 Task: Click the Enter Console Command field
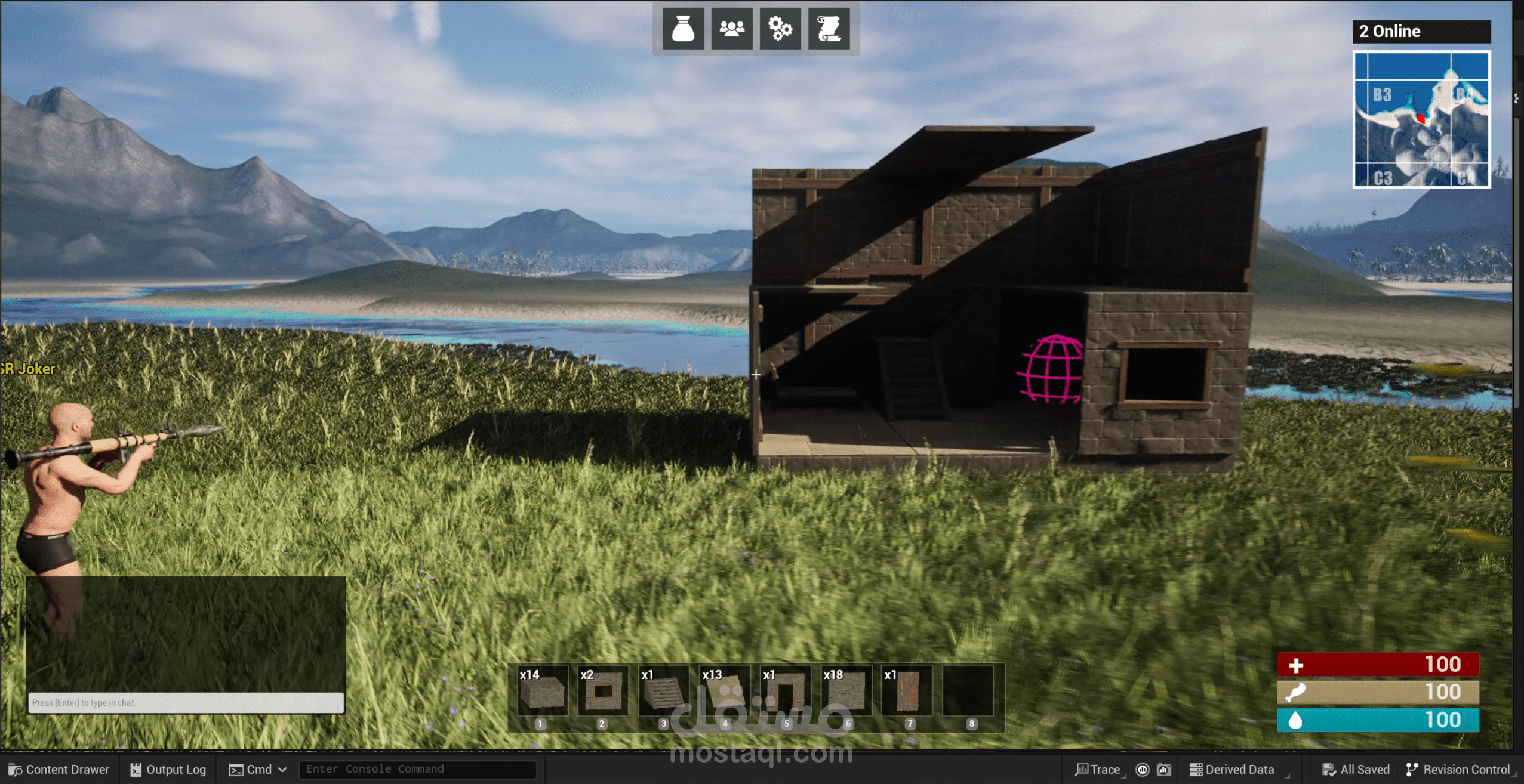point(417,769)
